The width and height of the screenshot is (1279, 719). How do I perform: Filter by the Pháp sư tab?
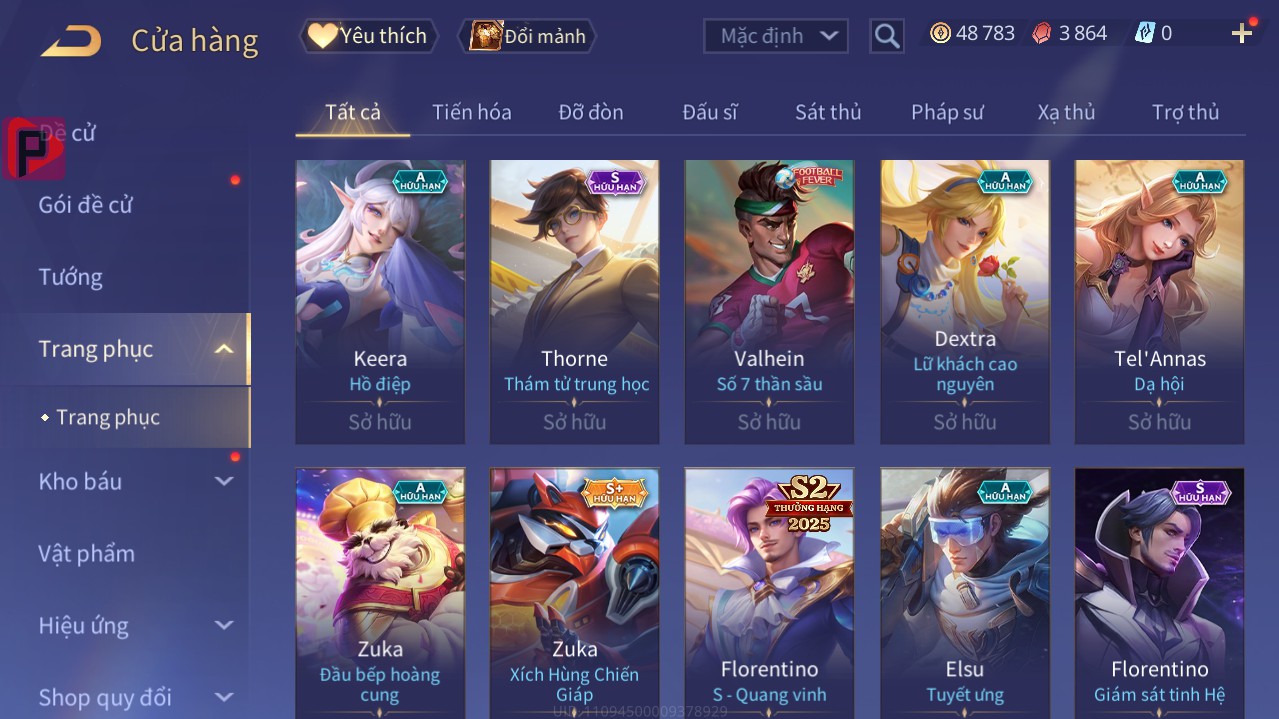click(947, 112)
